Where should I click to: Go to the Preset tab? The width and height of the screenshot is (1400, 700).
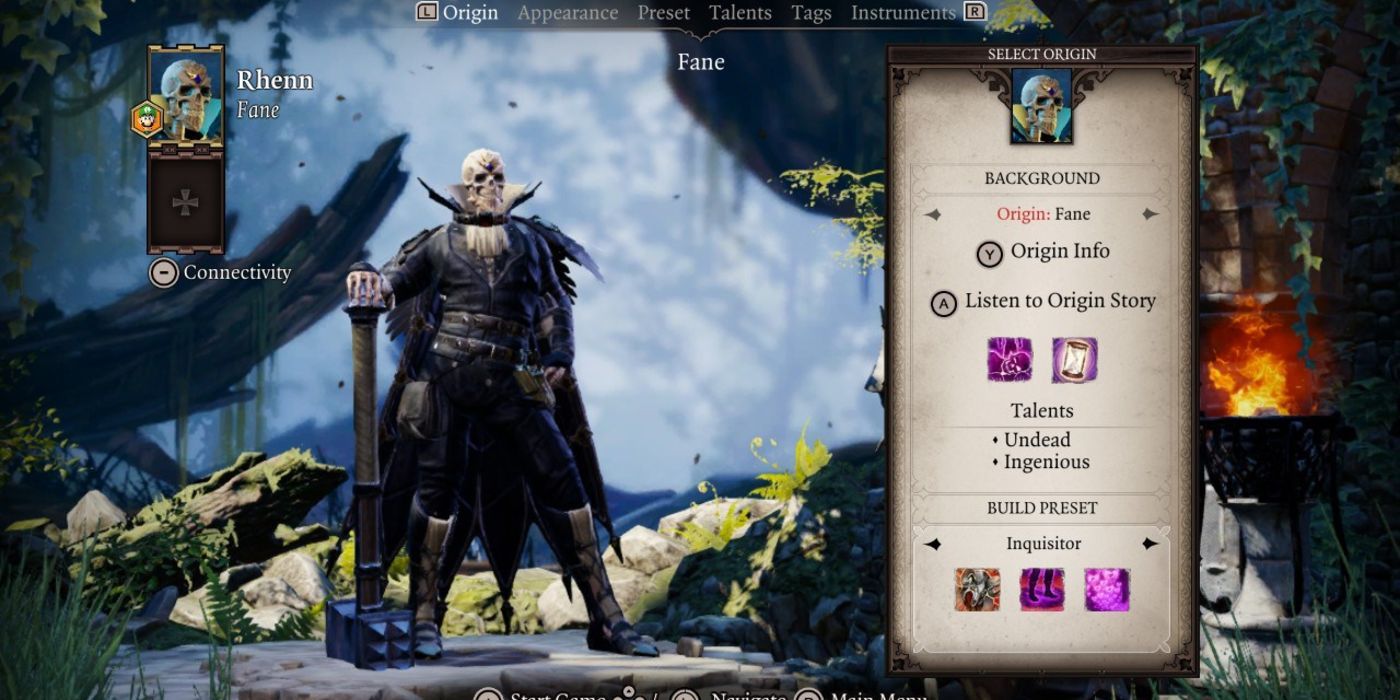pyautogui.click(x=664, y=13)
